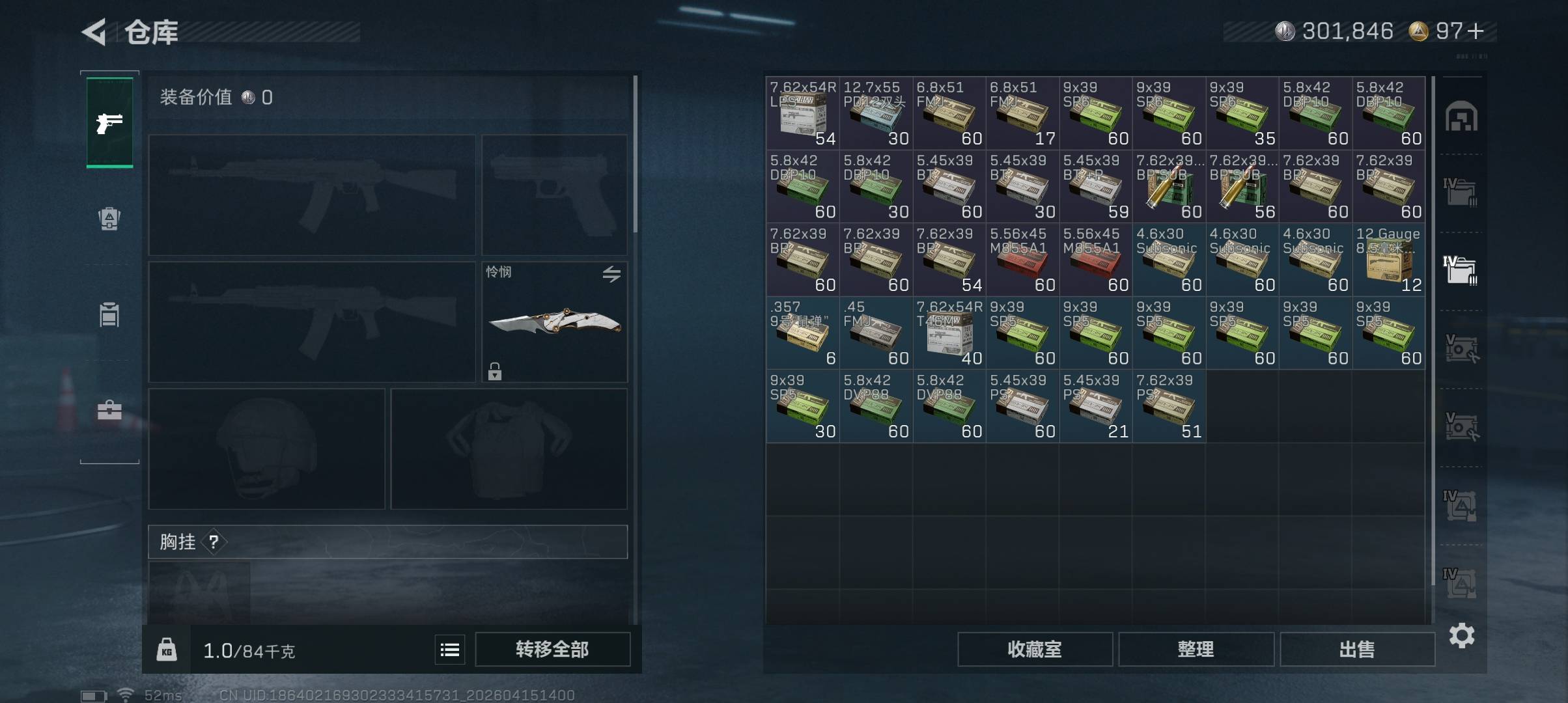Screen dimensions: 1568x703
Task: Select the equipped 怜悯 knife slot
Action: tap(554, 322)
